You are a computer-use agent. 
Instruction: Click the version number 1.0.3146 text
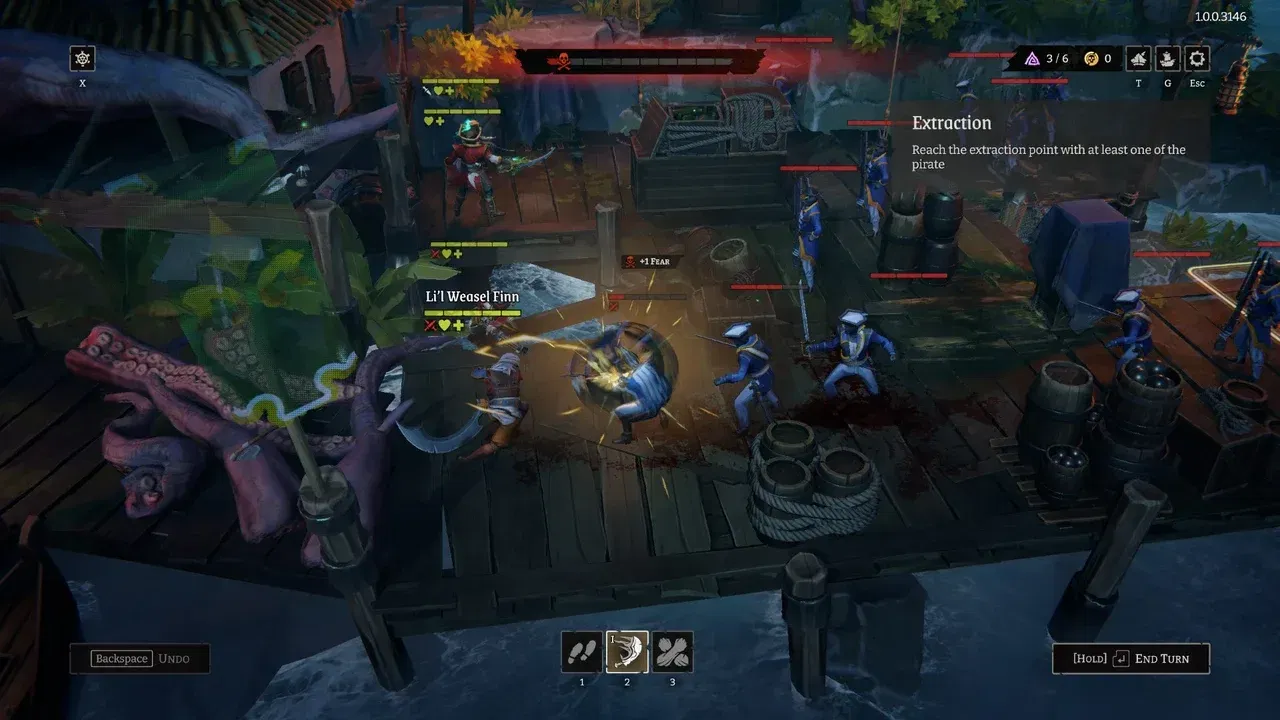click(x=1220, y=16)
